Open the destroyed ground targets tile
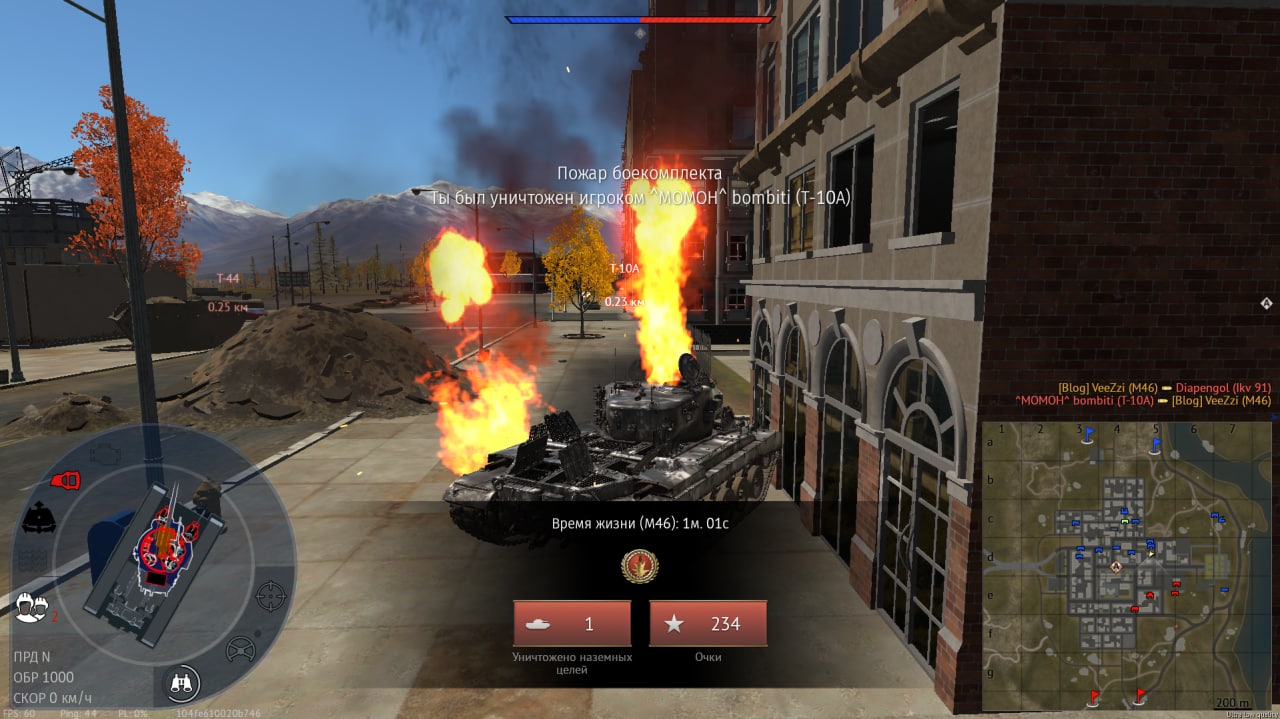The width and height of the screenshot is (1280, 719). [572, 624]
